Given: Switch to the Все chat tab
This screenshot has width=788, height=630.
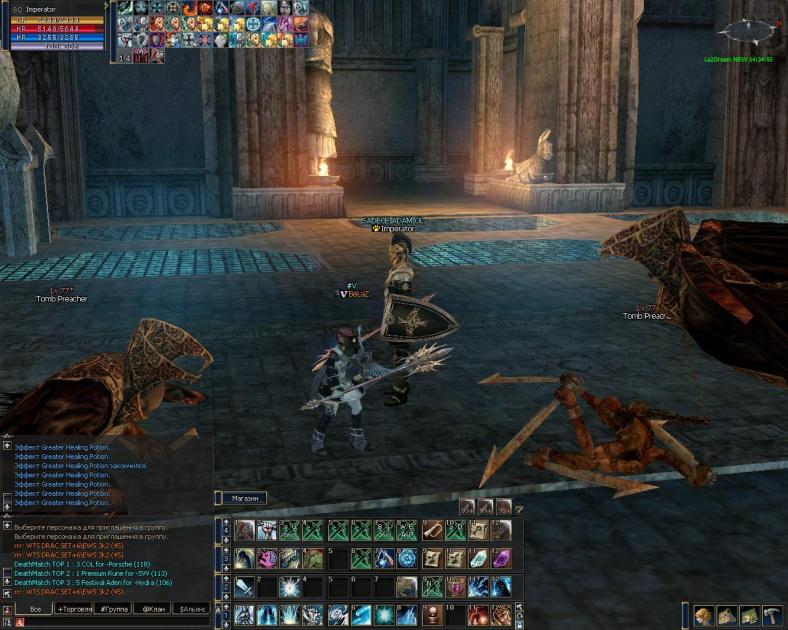Looking at the screenshot, I should pos(35,608).
